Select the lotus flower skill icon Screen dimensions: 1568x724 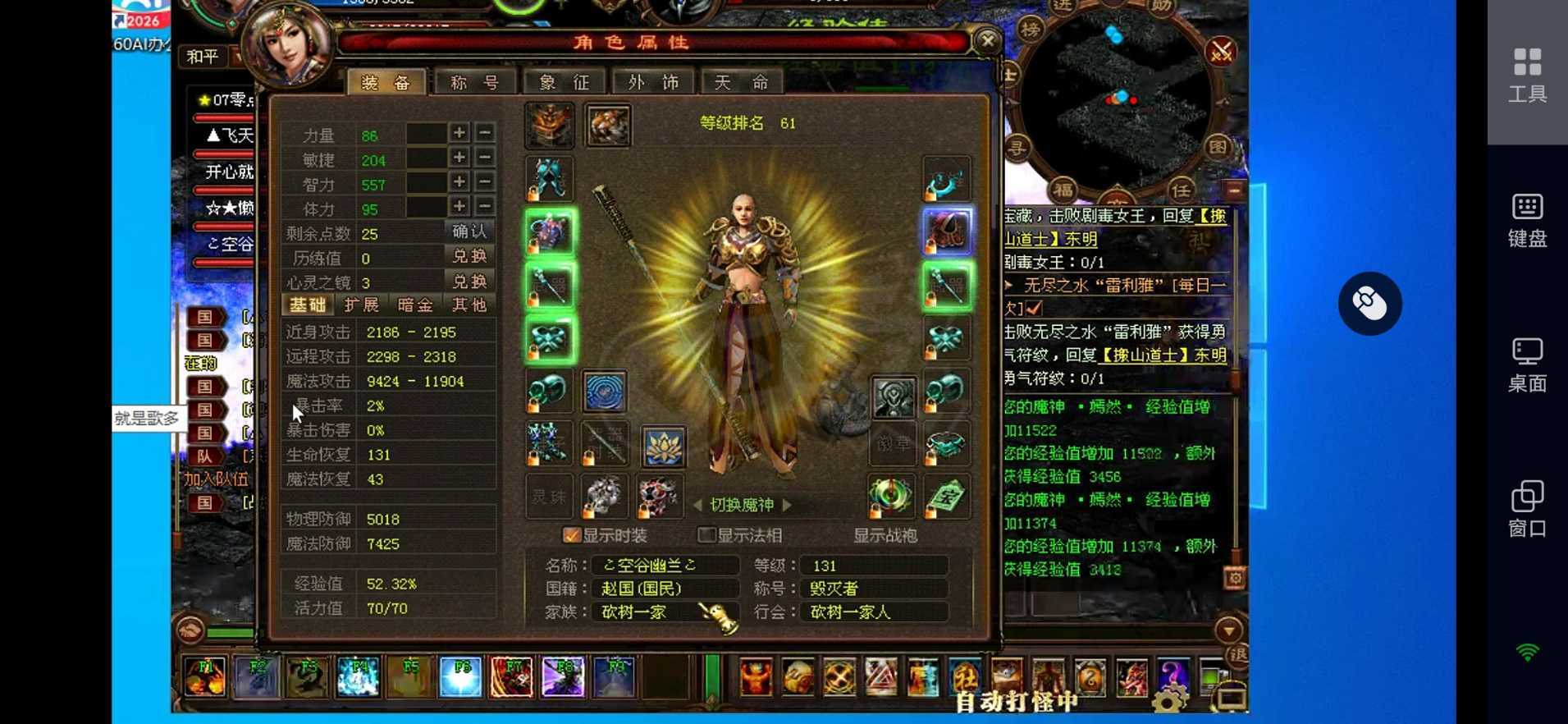[664, 447]
